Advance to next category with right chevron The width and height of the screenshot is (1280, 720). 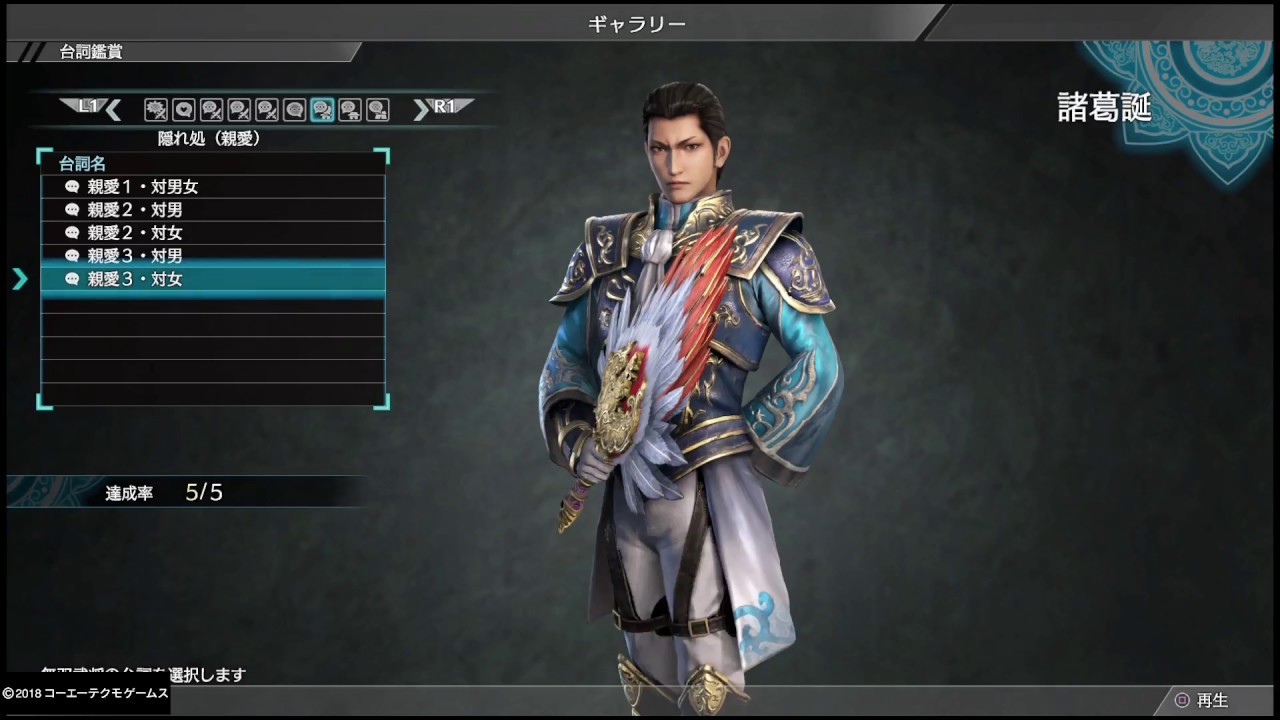coord(421,109)
